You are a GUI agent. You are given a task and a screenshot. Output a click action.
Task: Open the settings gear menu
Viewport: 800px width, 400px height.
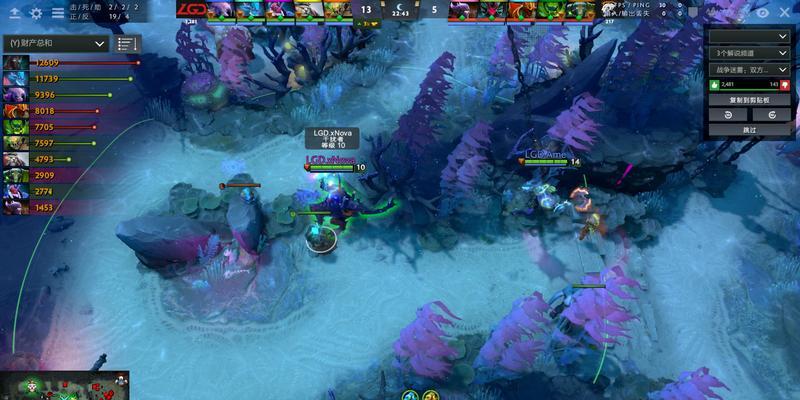click(x=36, y=13)
